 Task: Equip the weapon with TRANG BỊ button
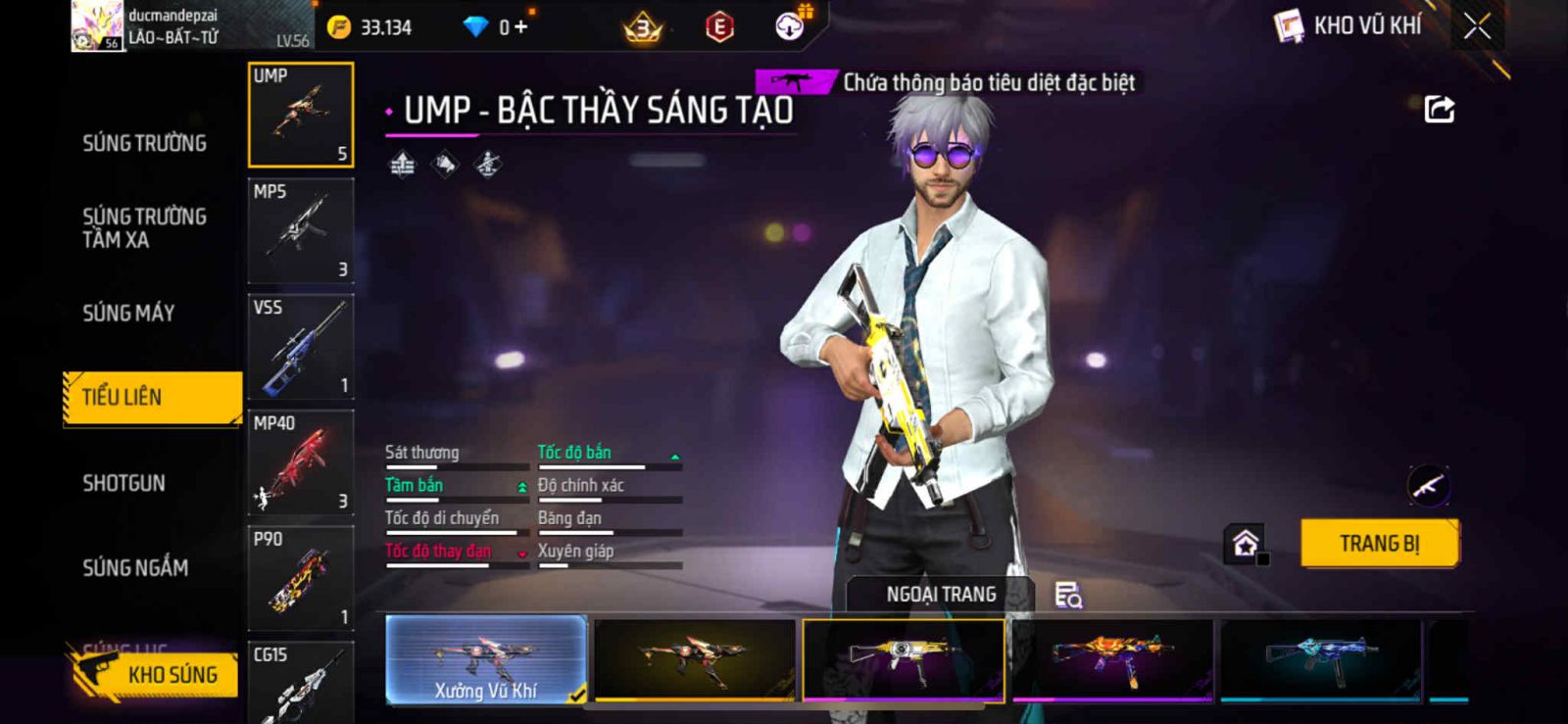1379,543
